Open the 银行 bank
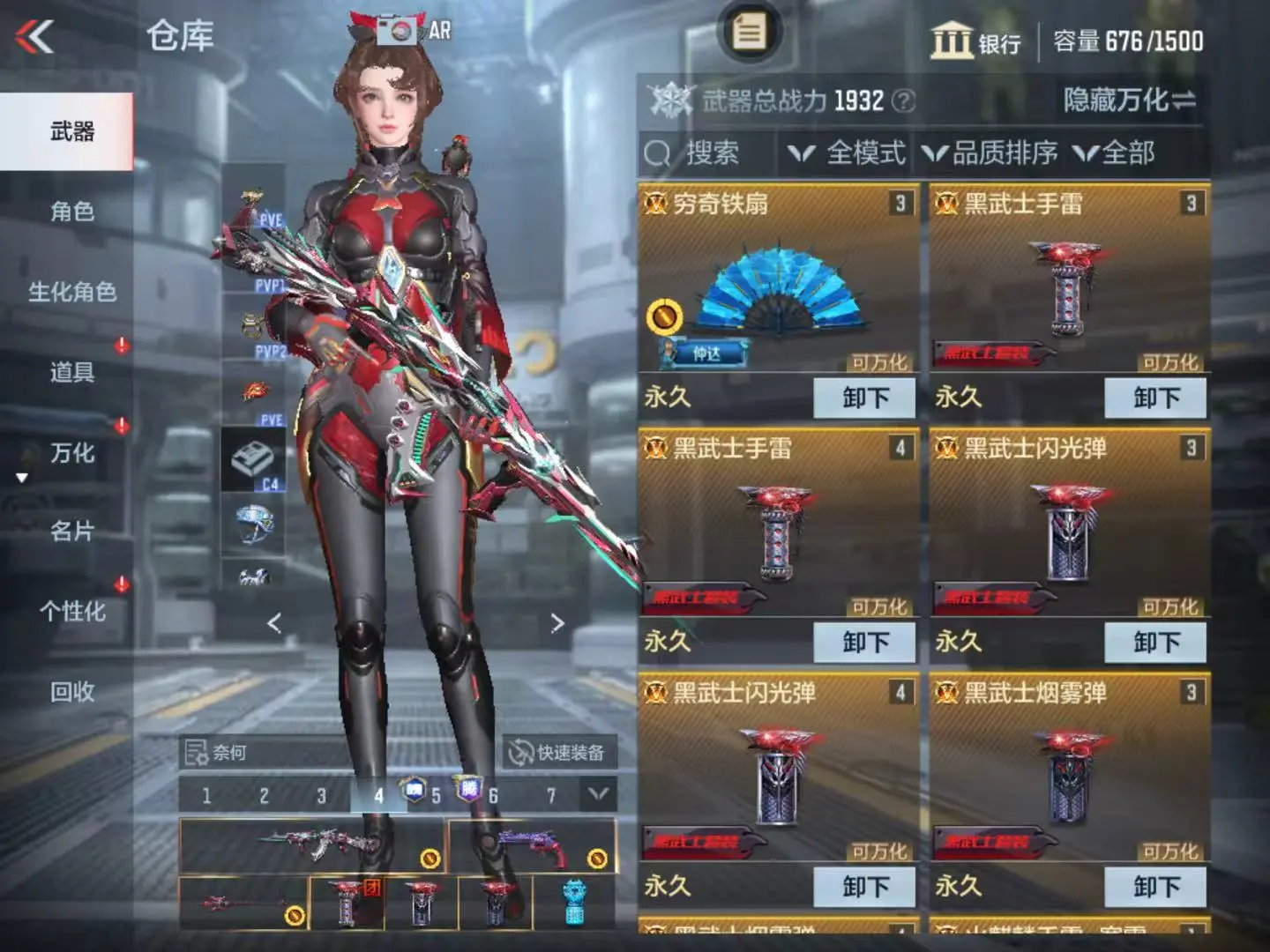This screenshot has height=952, width=1270. tap(975, 41)
